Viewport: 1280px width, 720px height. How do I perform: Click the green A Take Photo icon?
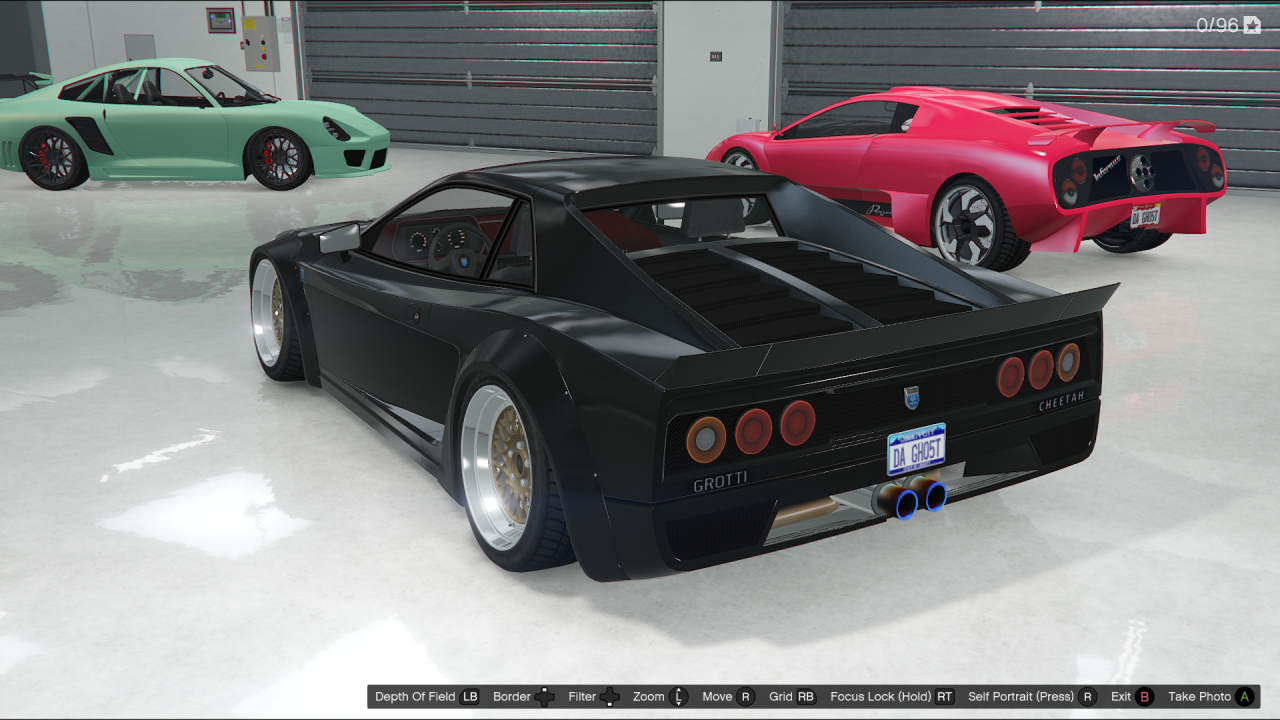1245,697
